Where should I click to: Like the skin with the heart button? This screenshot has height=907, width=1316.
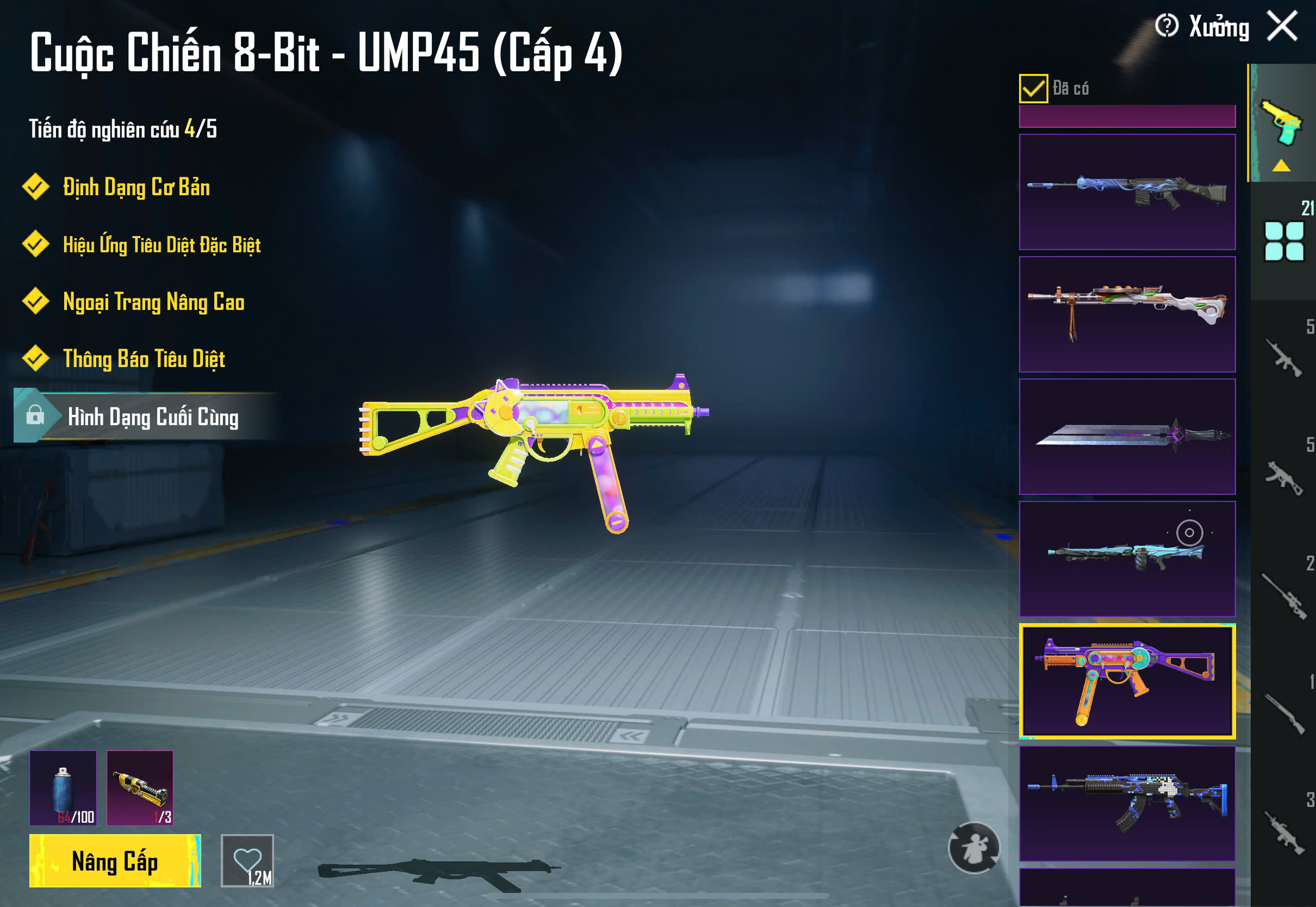[x=247, y=860]
